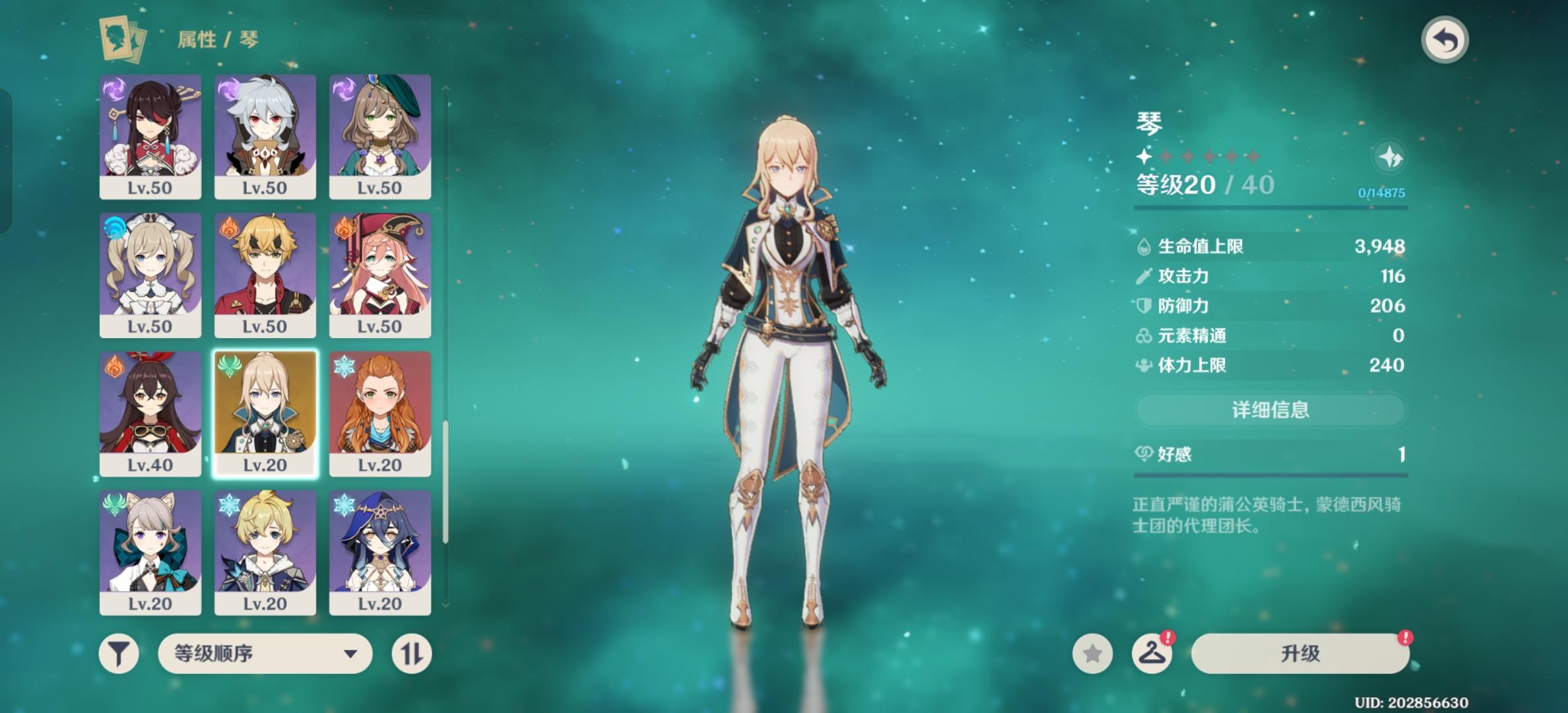
Task: Open the constellation sparkle icon
Action: click(1390, 157)
